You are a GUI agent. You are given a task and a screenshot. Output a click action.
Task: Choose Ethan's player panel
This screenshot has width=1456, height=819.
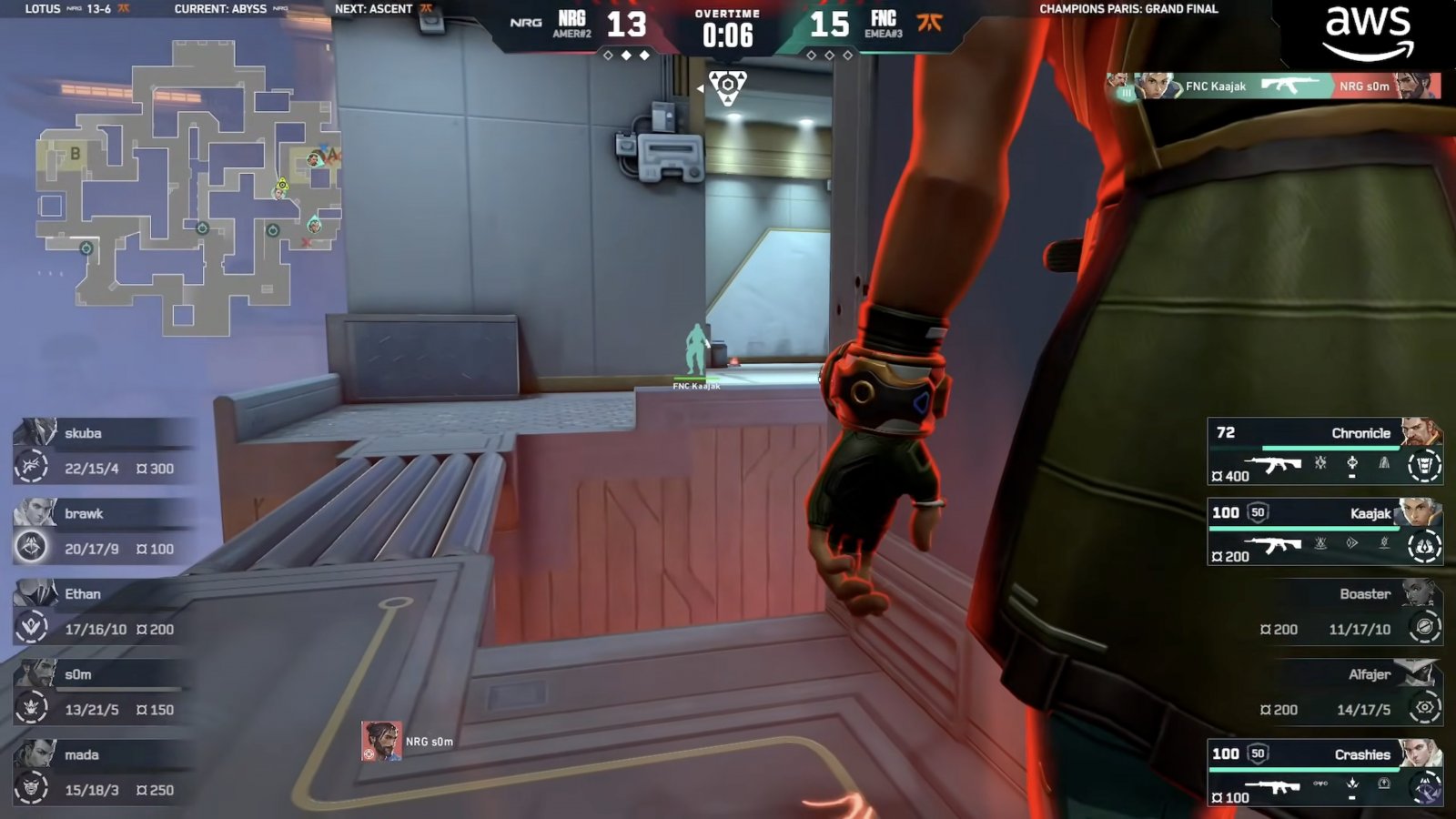coord(105,611)
